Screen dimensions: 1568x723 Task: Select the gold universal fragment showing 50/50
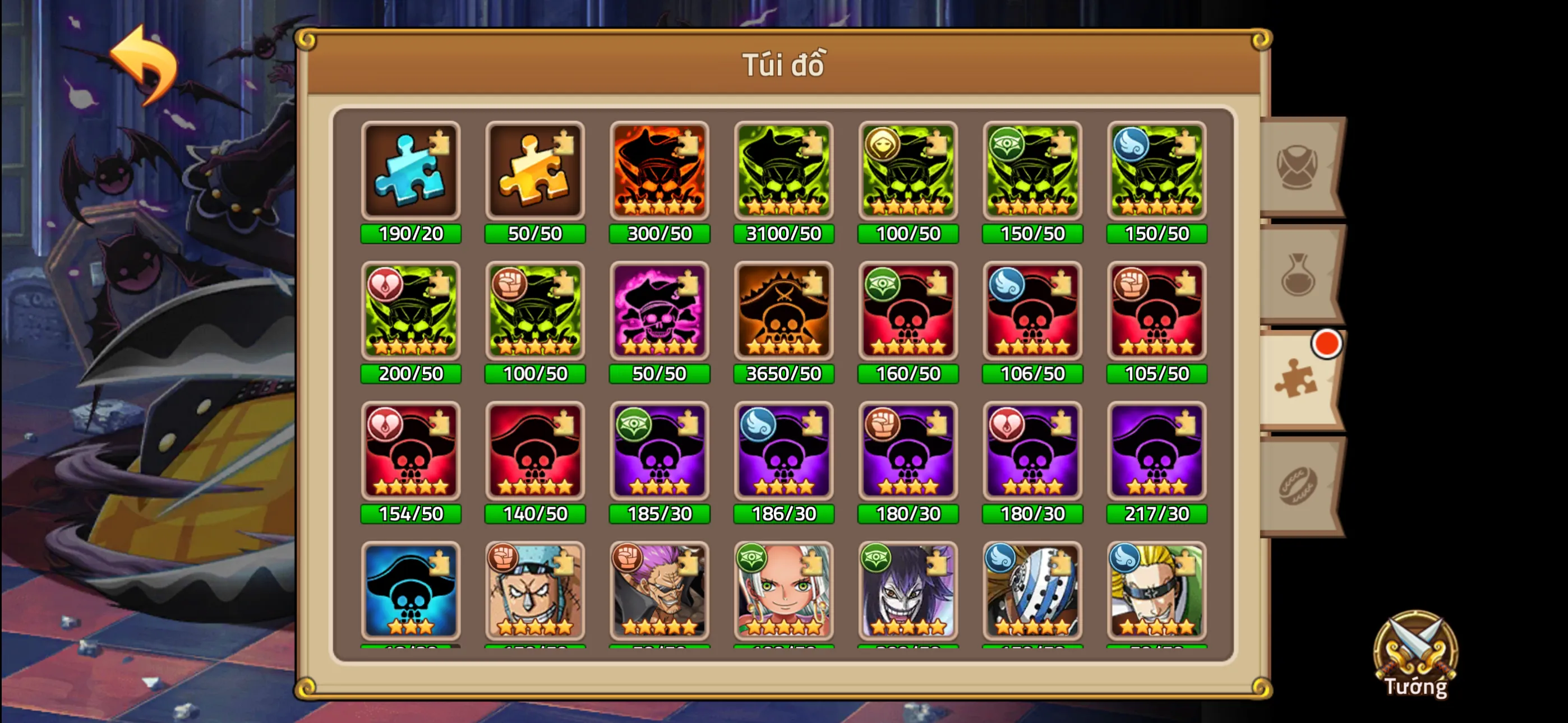[x=535, y=172]
